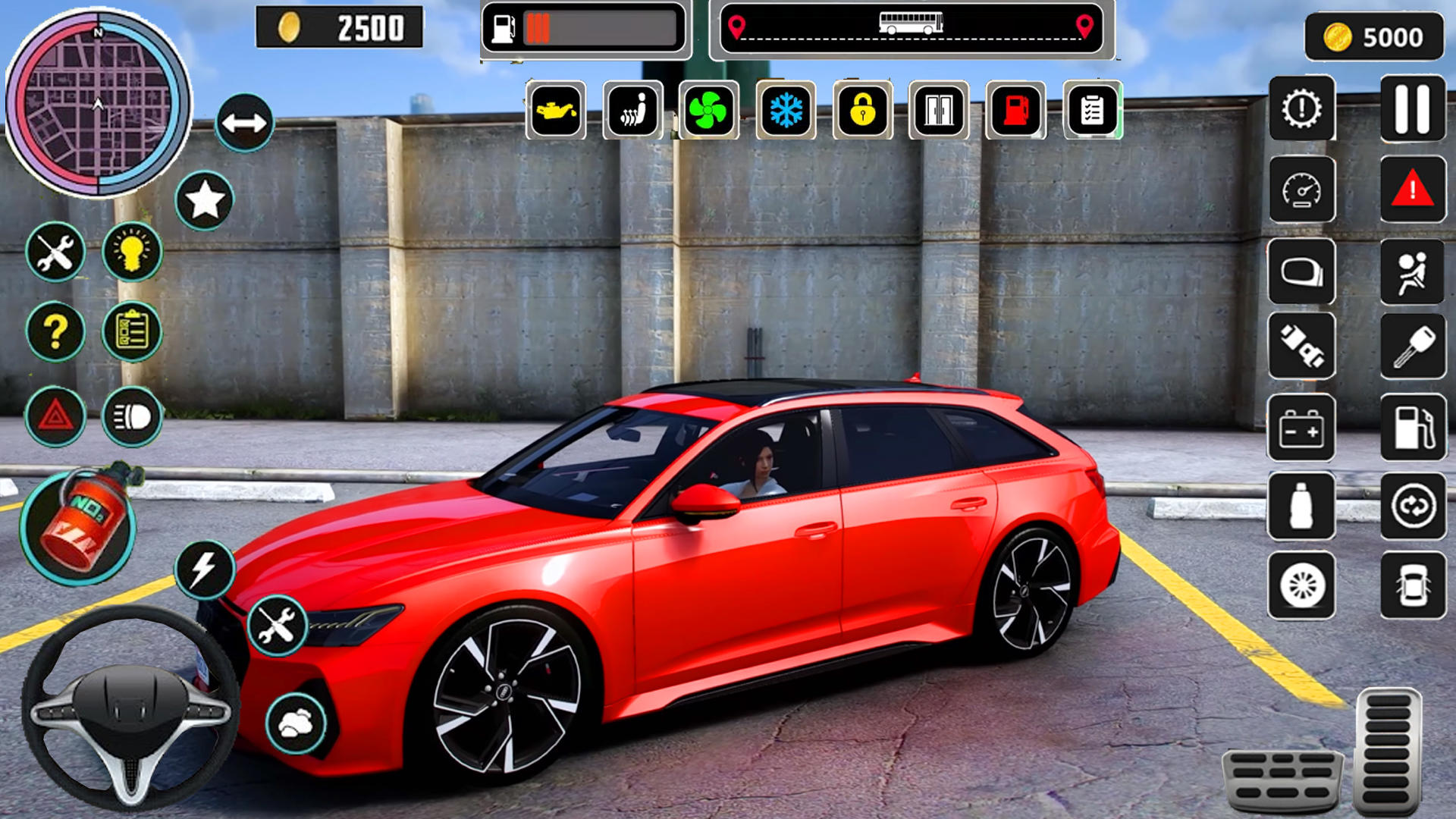Screen dimensions: 1456x819
Task: Open the checklist panel icon
Action: click(x=1092, y=112)
